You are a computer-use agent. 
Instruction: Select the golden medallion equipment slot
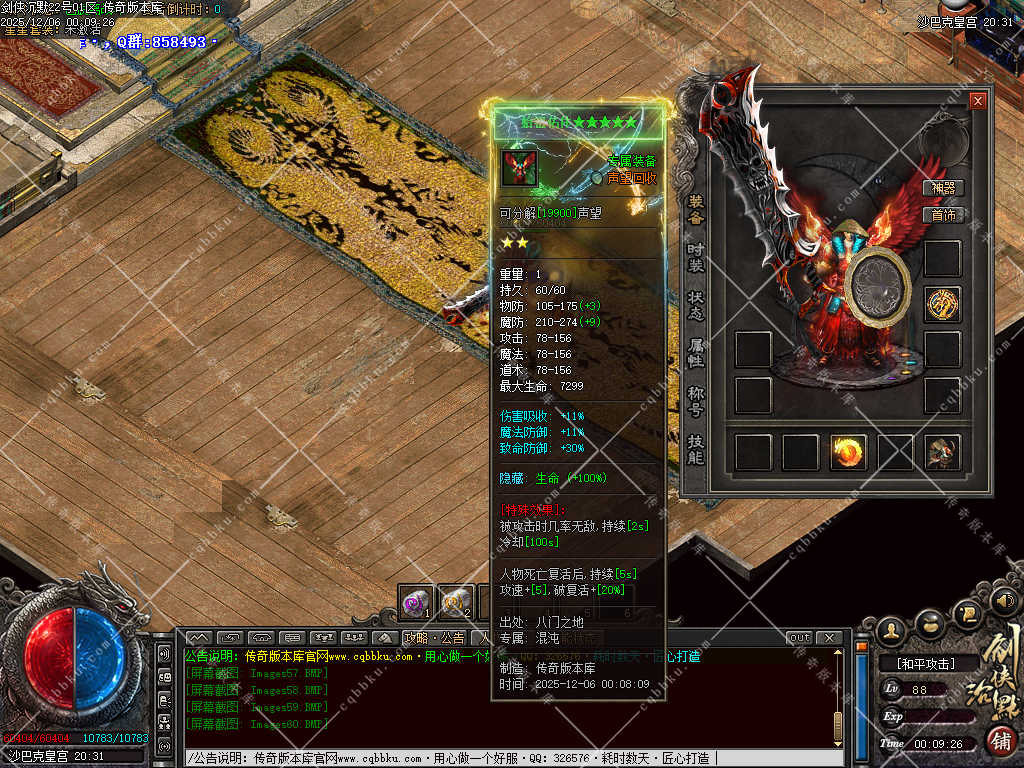[942, 304]
